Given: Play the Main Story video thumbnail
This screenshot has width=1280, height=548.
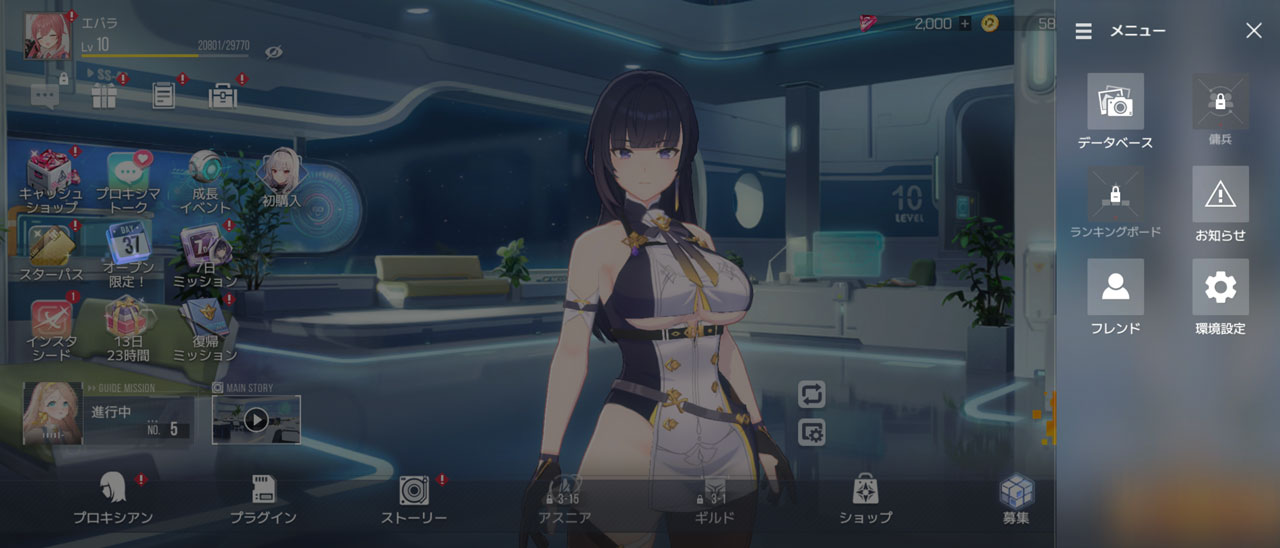Looking at the screenshot, I should coord(256,419).
